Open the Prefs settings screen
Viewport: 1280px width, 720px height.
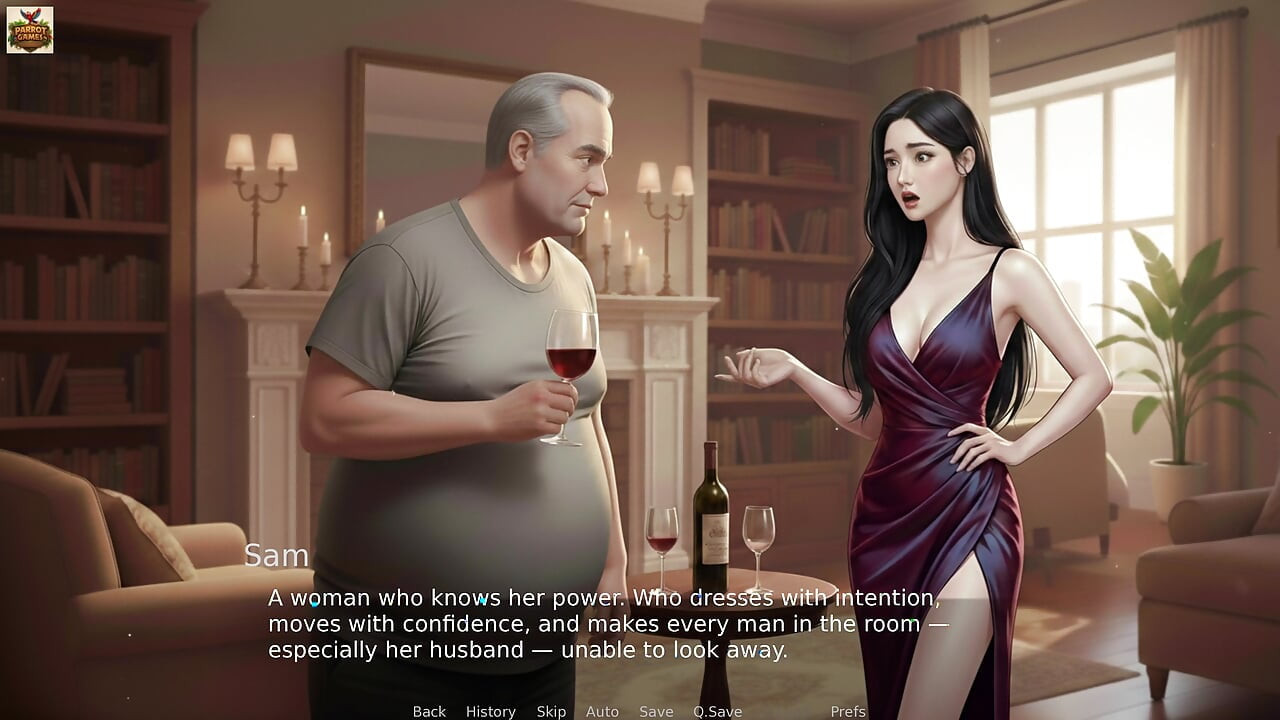(849, 711)
